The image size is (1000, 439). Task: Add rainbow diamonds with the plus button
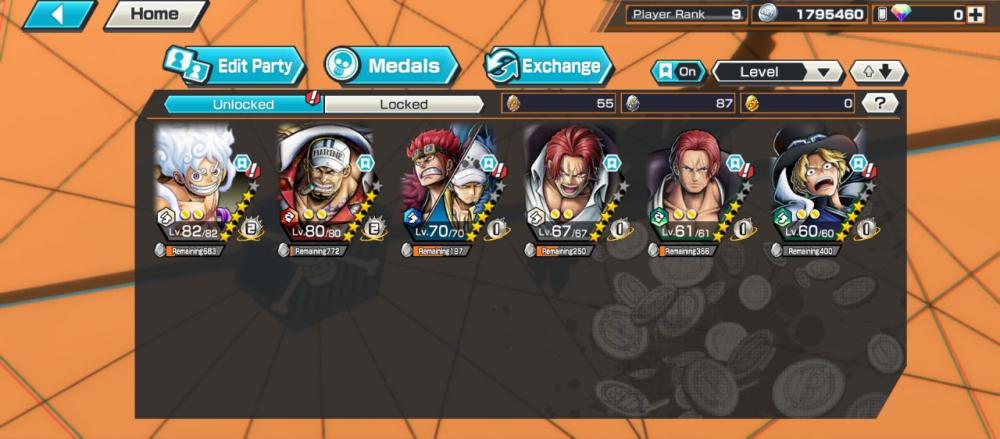(x=974, y=15)
